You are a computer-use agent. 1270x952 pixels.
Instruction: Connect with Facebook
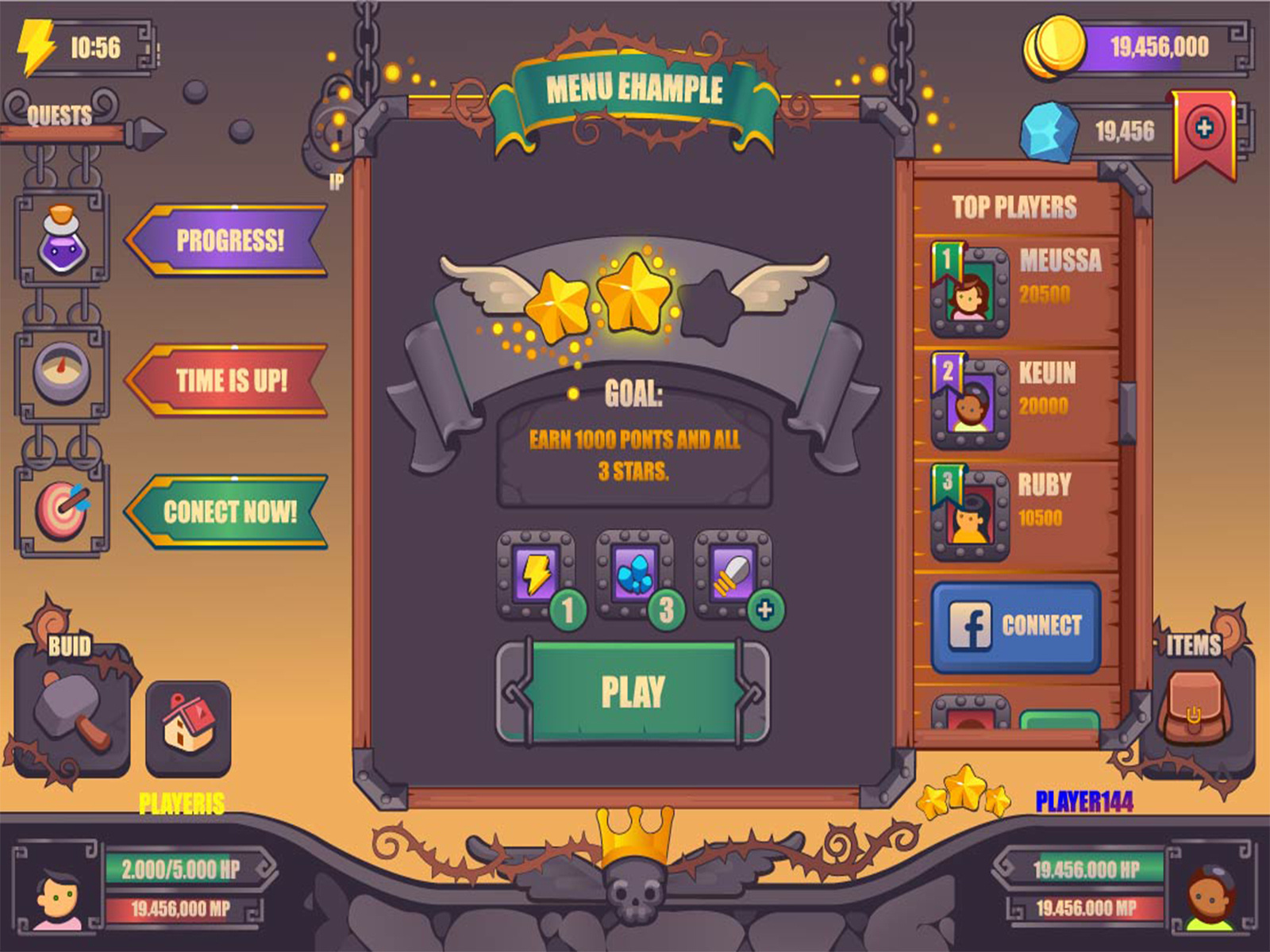click(1016, 627)
